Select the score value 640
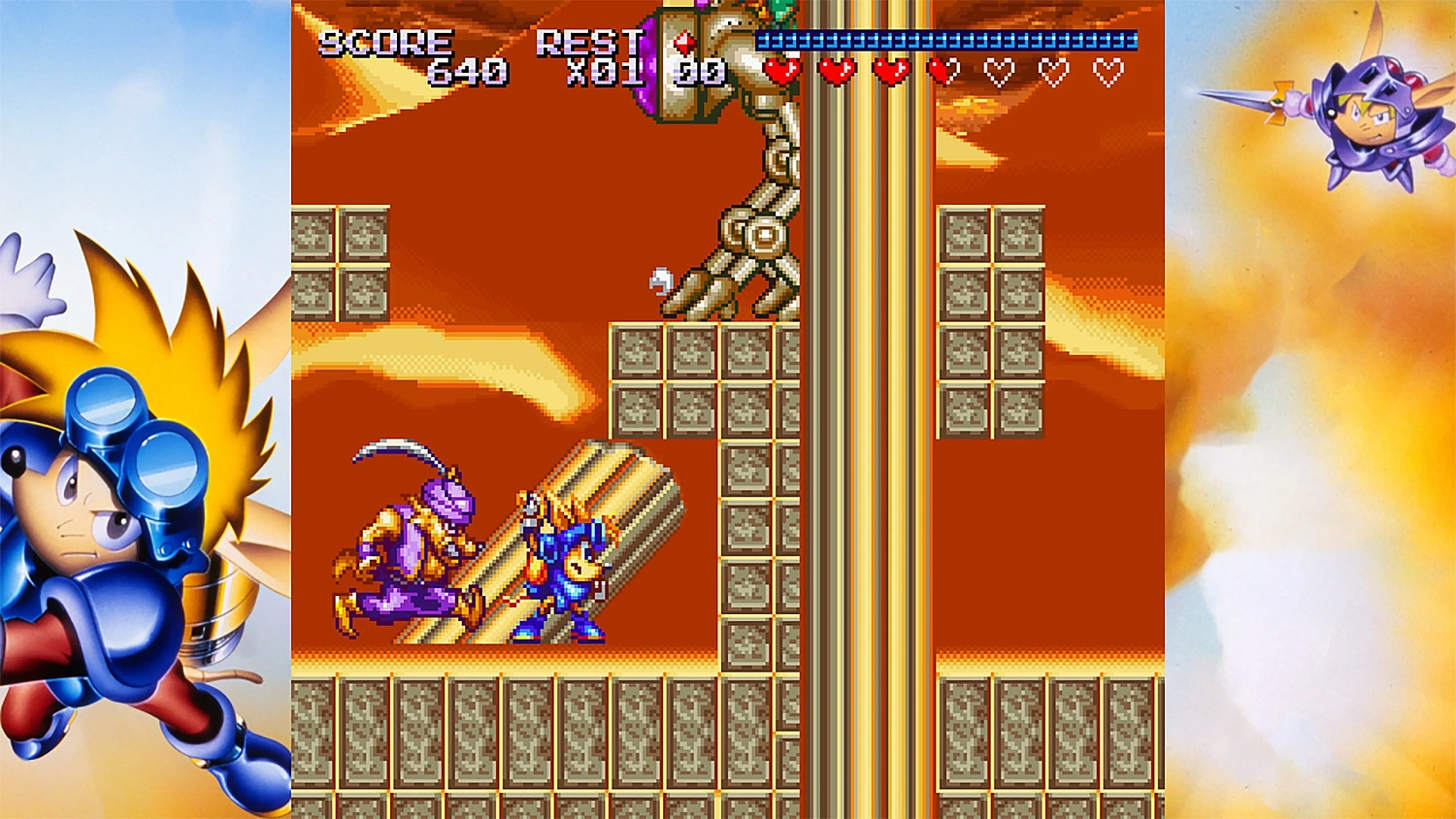The image size is (1456, 819). 466,70
